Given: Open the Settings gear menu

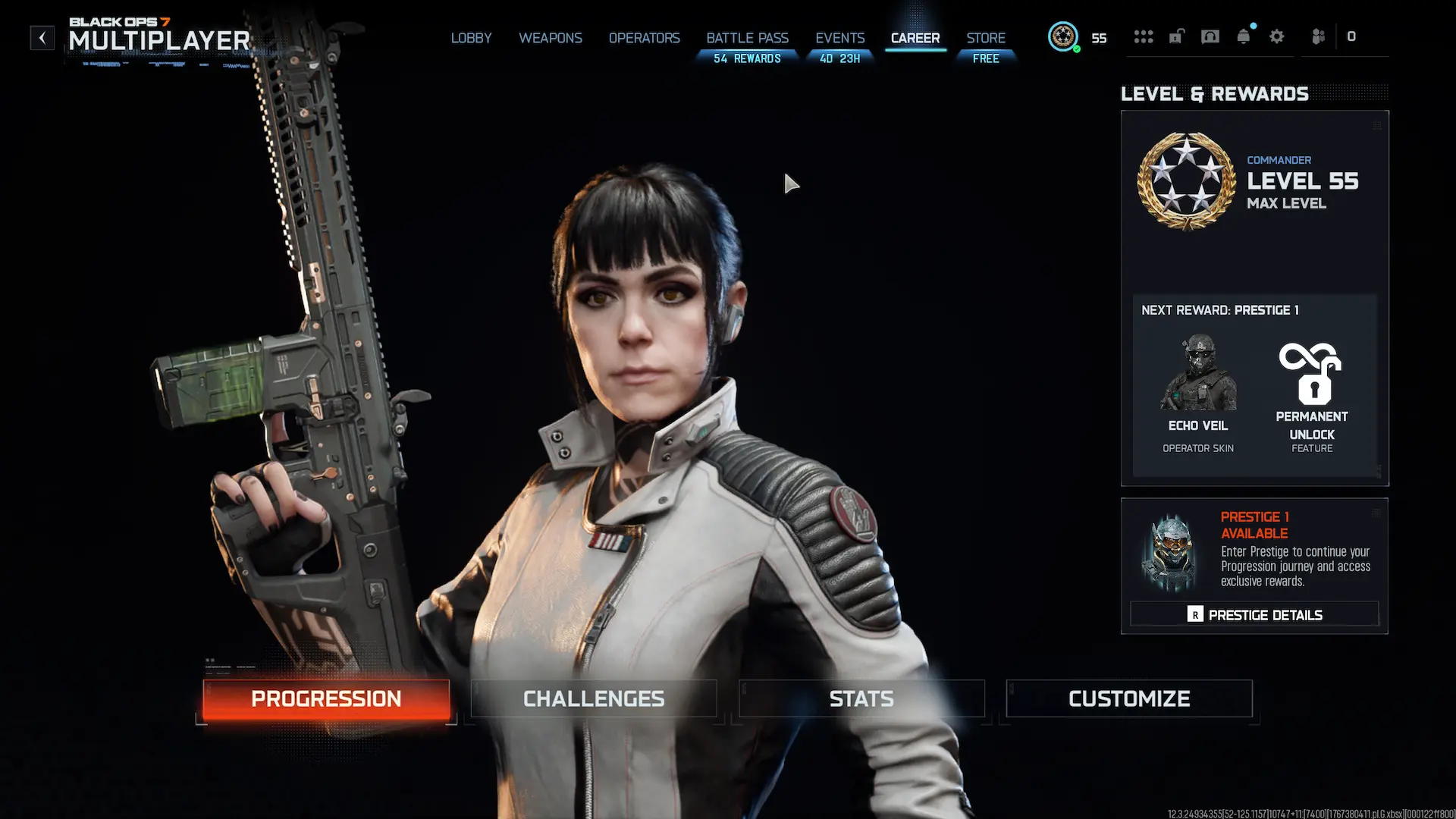Looking at the screenshot, I should pyautogui.click(x=1277, y=36).
